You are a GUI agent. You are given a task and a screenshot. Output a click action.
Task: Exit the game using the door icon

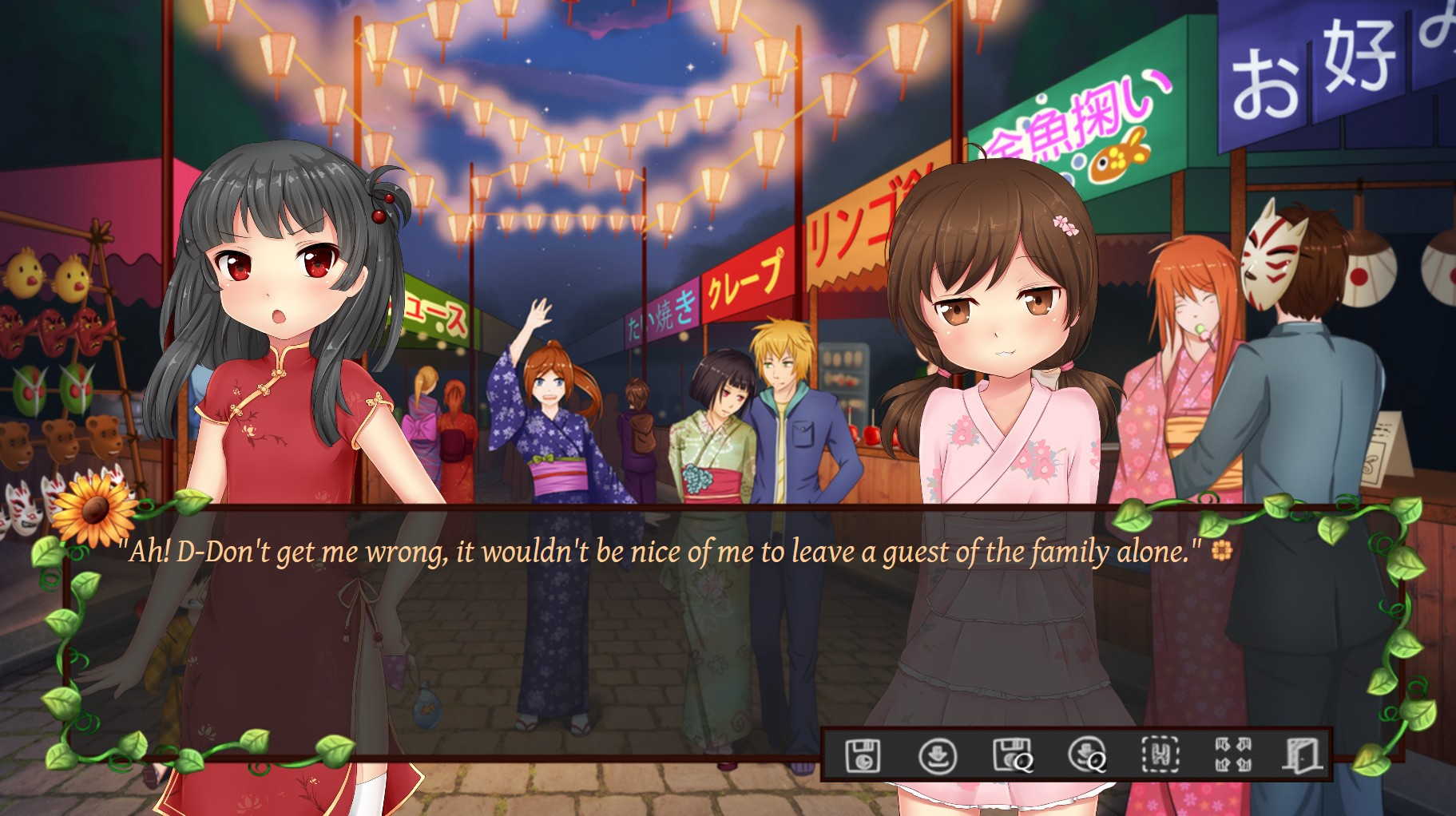coord(1303,755)
